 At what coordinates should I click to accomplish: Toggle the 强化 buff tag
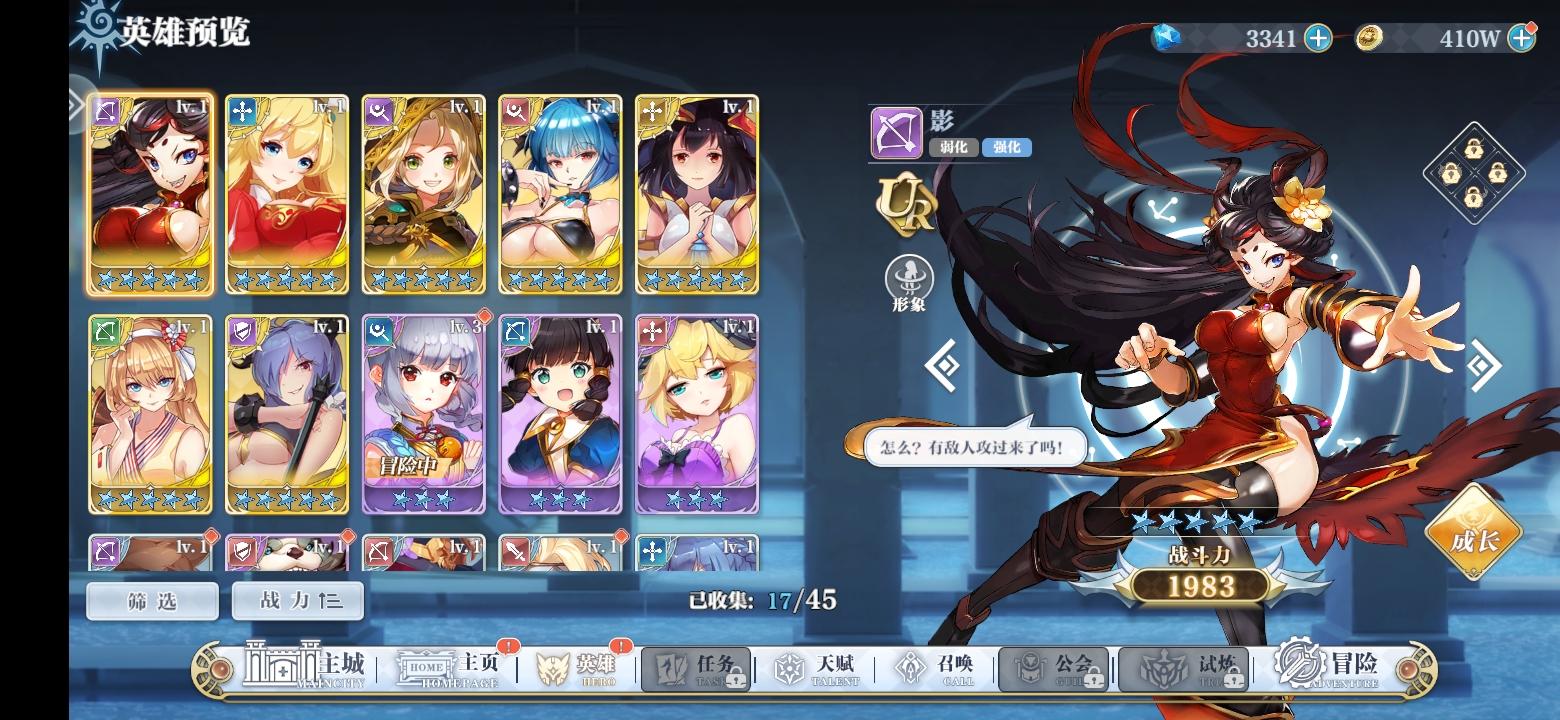point(1006,147)
